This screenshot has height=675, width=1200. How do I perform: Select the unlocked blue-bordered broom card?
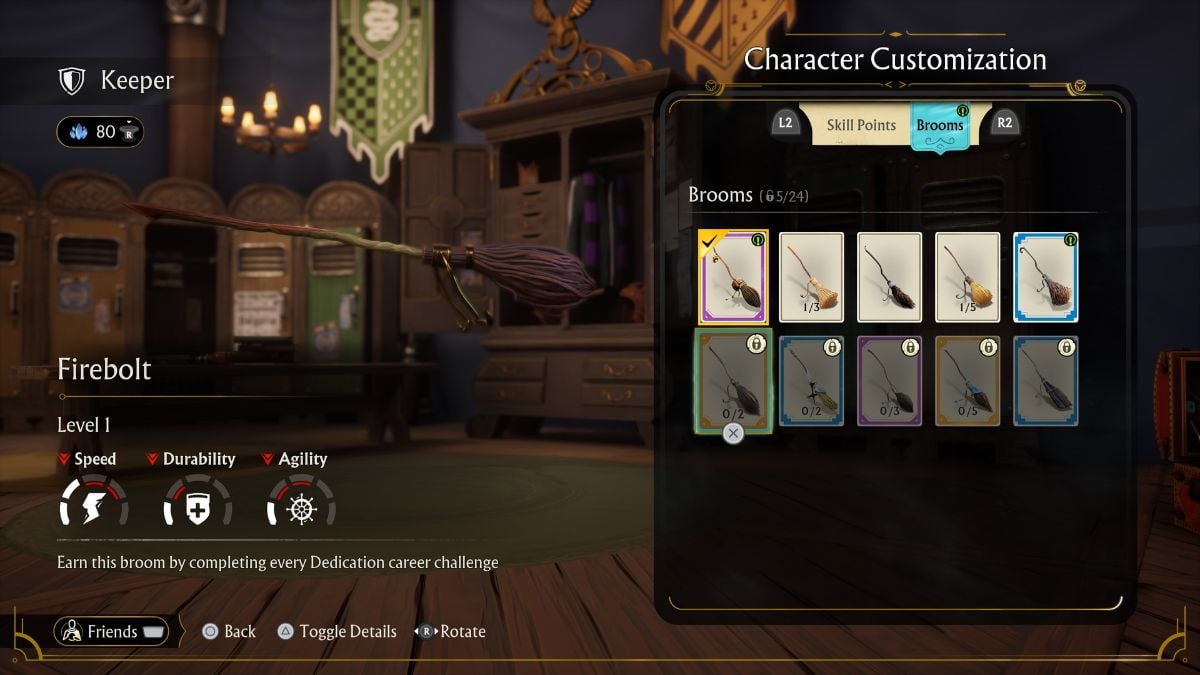pos(1045,277)
